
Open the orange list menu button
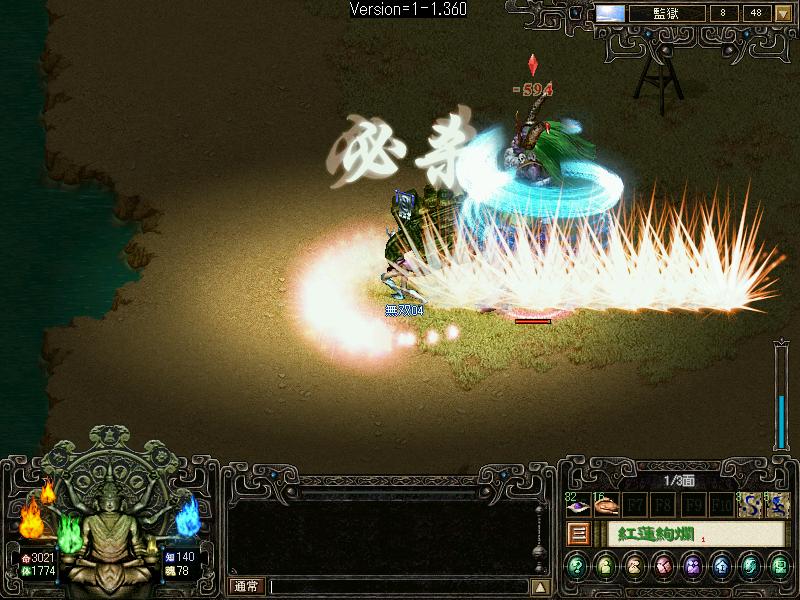point(577,534)
